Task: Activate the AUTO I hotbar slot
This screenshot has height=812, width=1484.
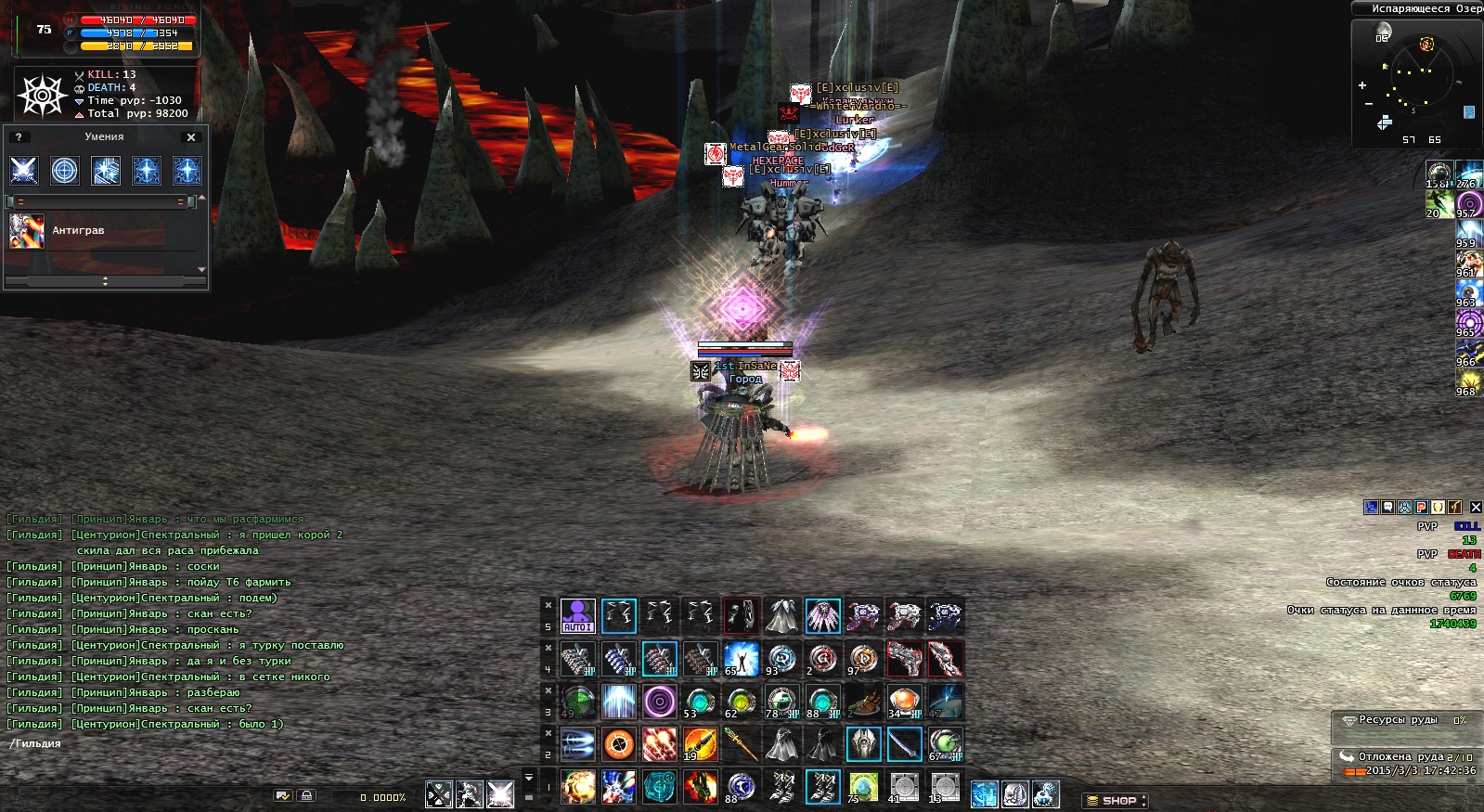Action: [577, 616]
